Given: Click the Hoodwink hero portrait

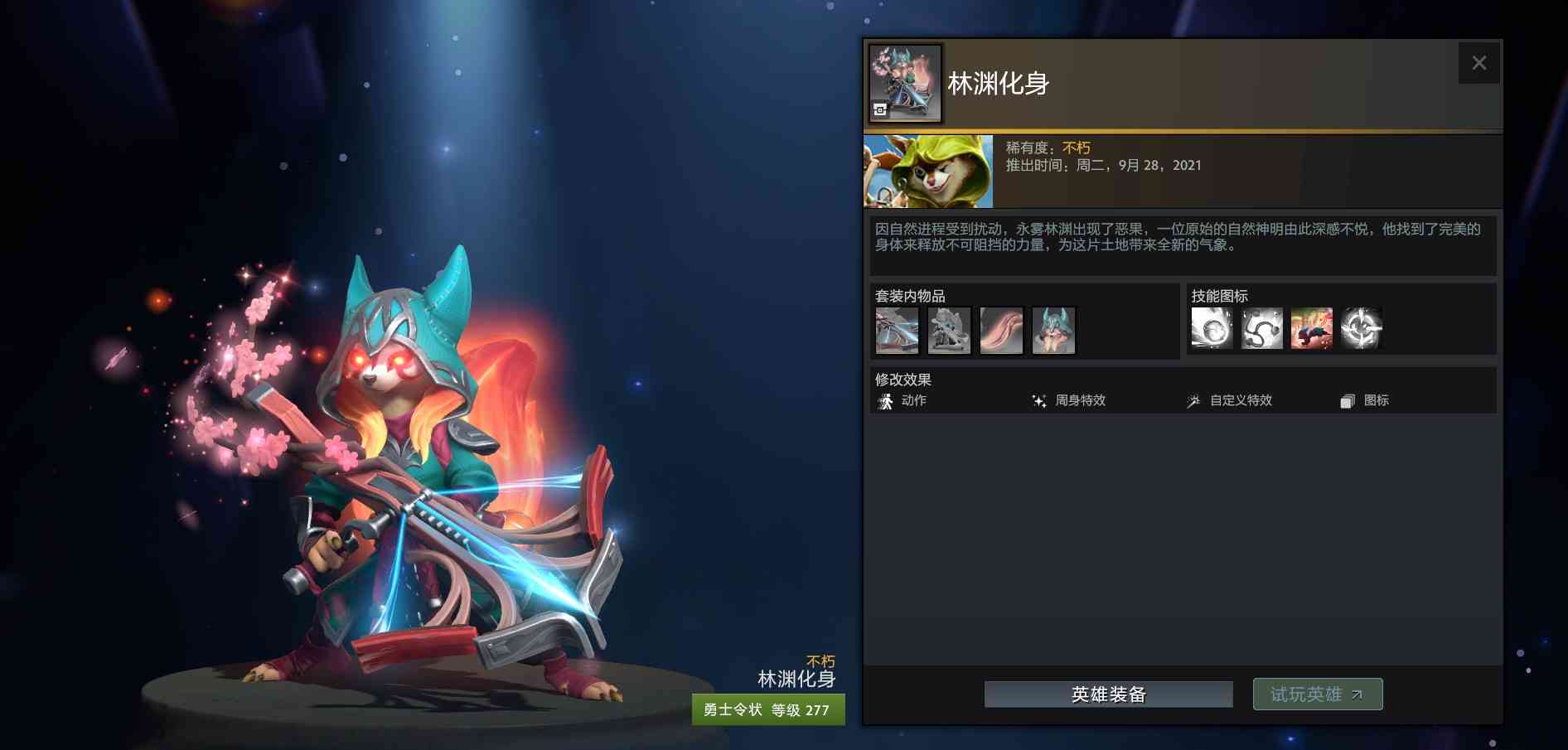Looking at the screenshot, I should (926, 171).
